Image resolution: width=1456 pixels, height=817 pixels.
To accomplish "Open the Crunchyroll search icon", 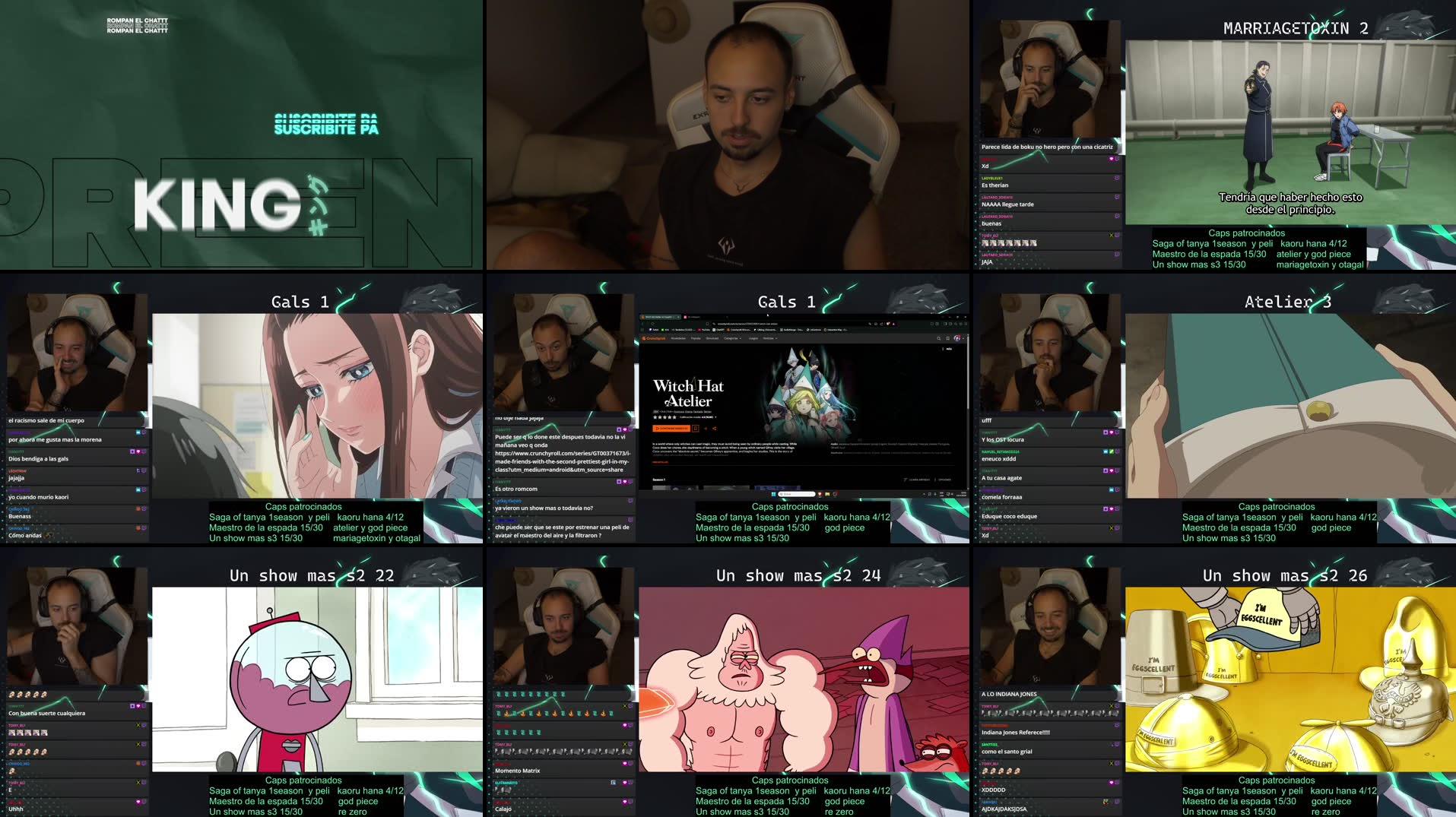I will 939,338.
